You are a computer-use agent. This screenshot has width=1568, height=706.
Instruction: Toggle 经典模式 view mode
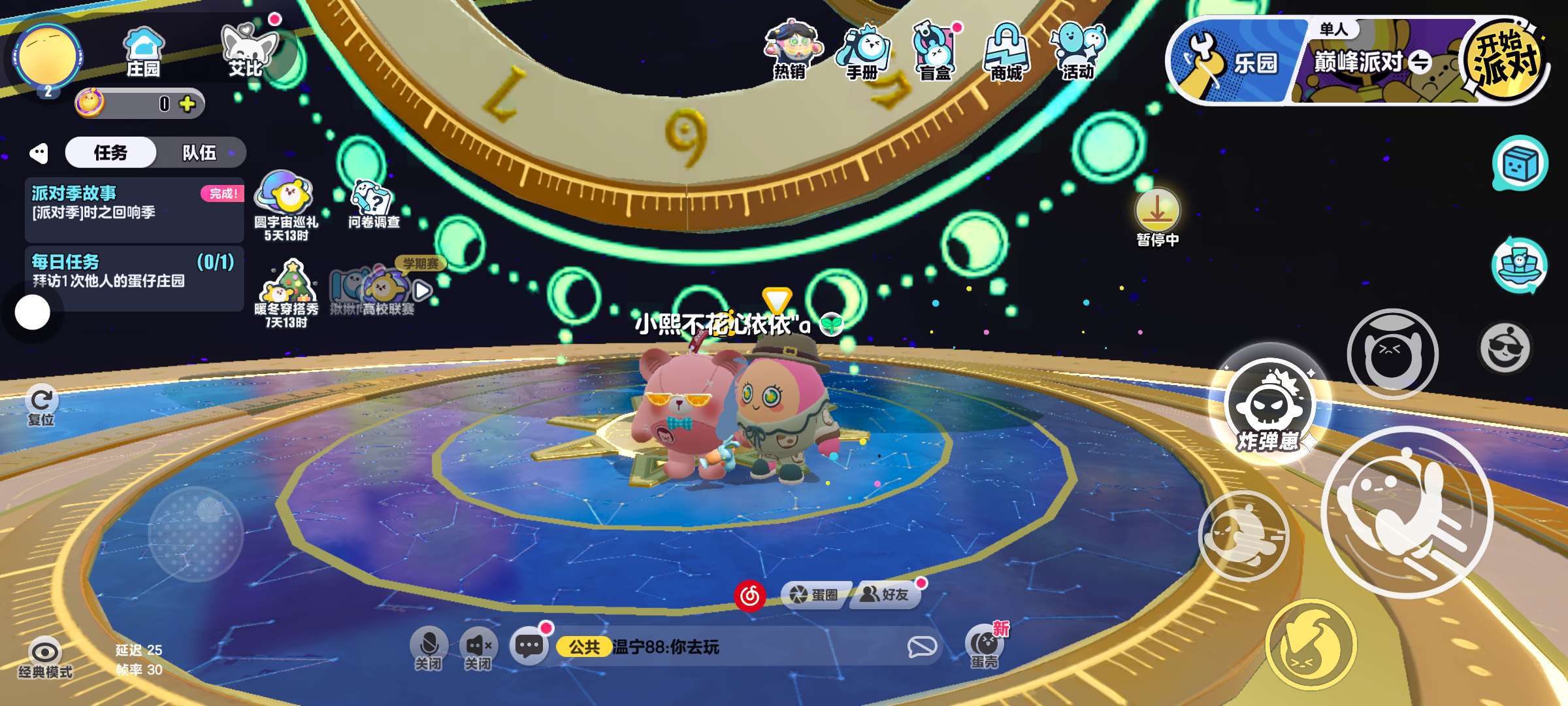point(45,658)
